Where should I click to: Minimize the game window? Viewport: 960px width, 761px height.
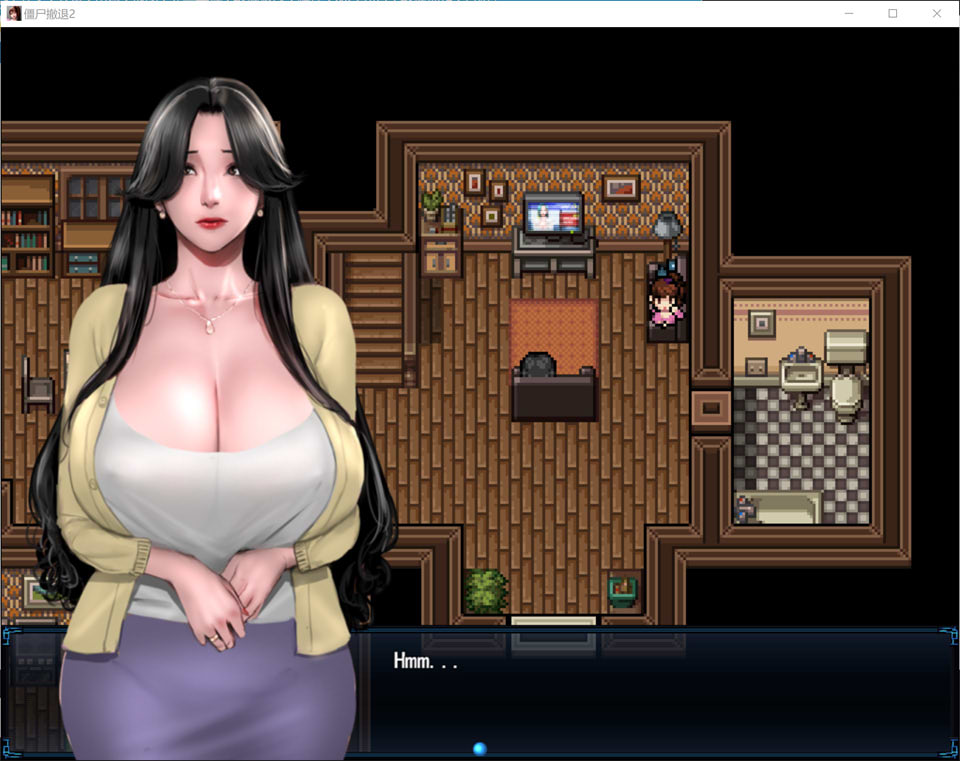[848, 14]
